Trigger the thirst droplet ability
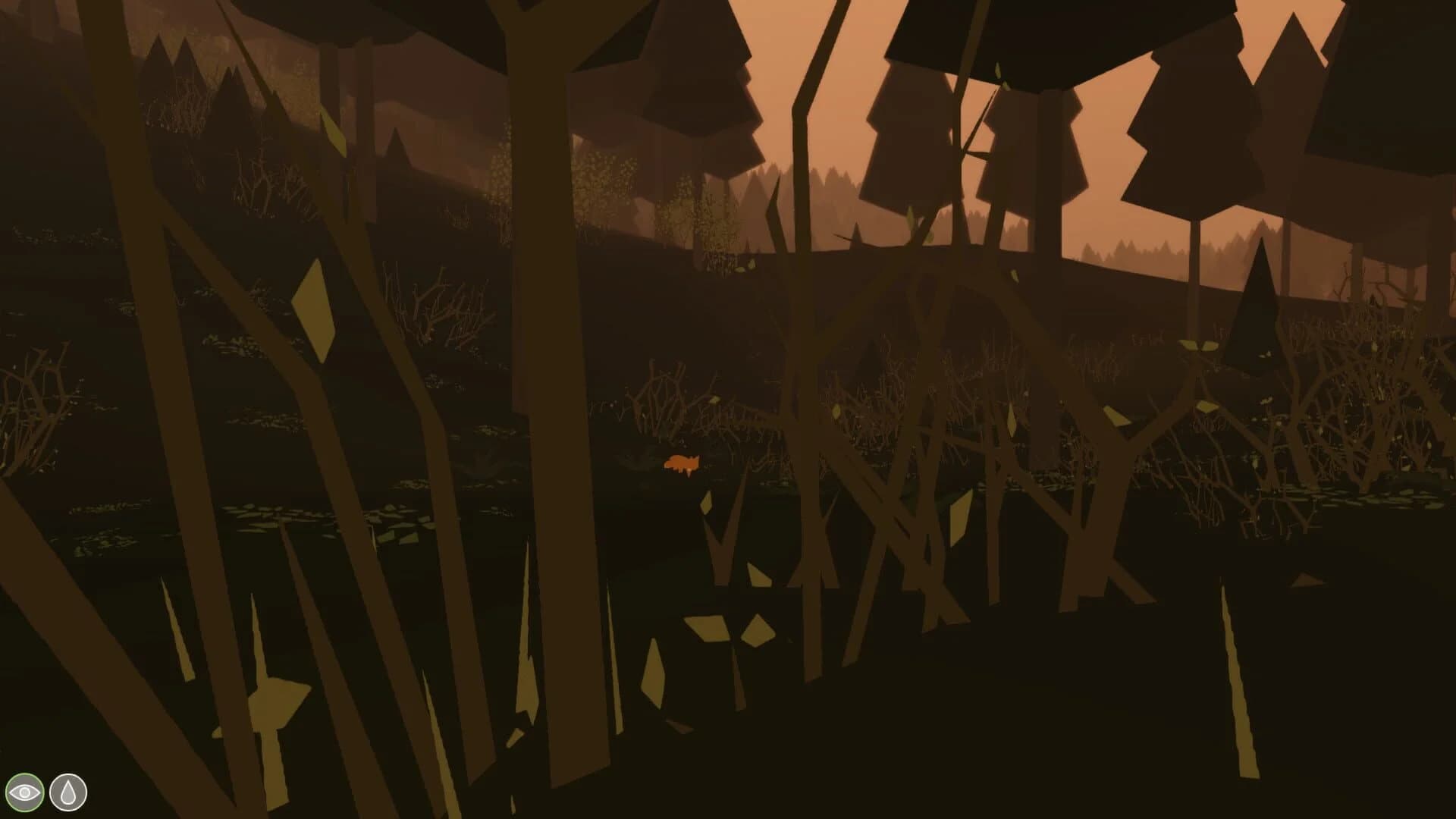 tap(67, 791)
